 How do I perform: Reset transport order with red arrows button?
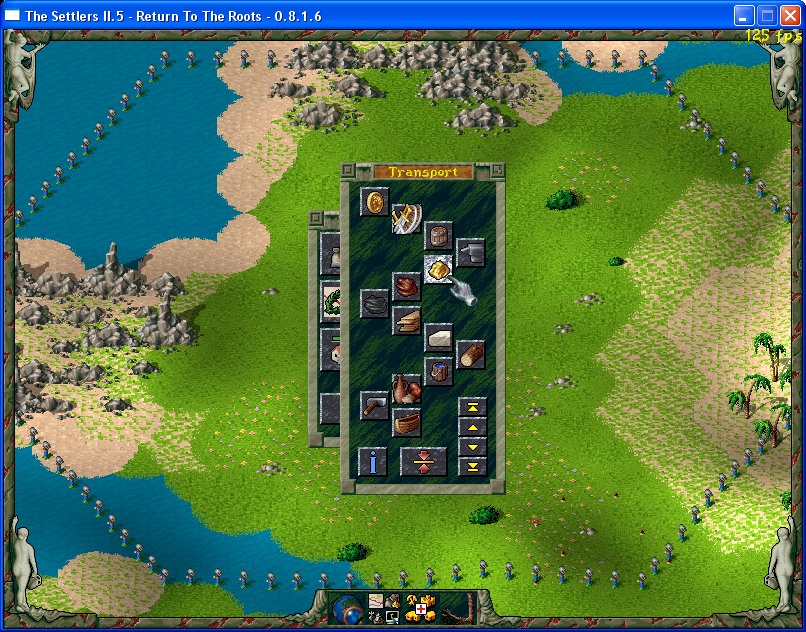tap(423, 461)
